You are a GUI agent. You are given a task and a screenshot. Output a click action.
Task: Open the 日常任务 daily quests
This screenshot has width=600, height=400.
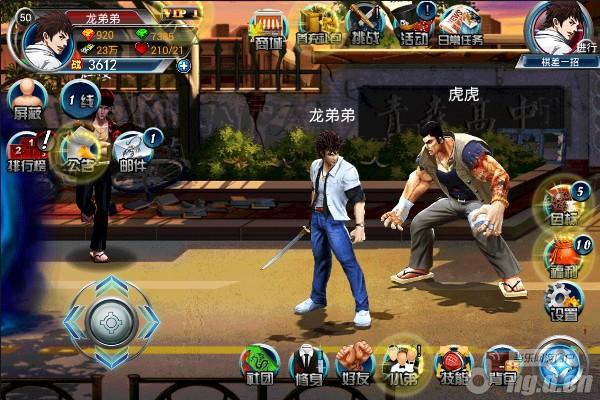coord(461,24)
